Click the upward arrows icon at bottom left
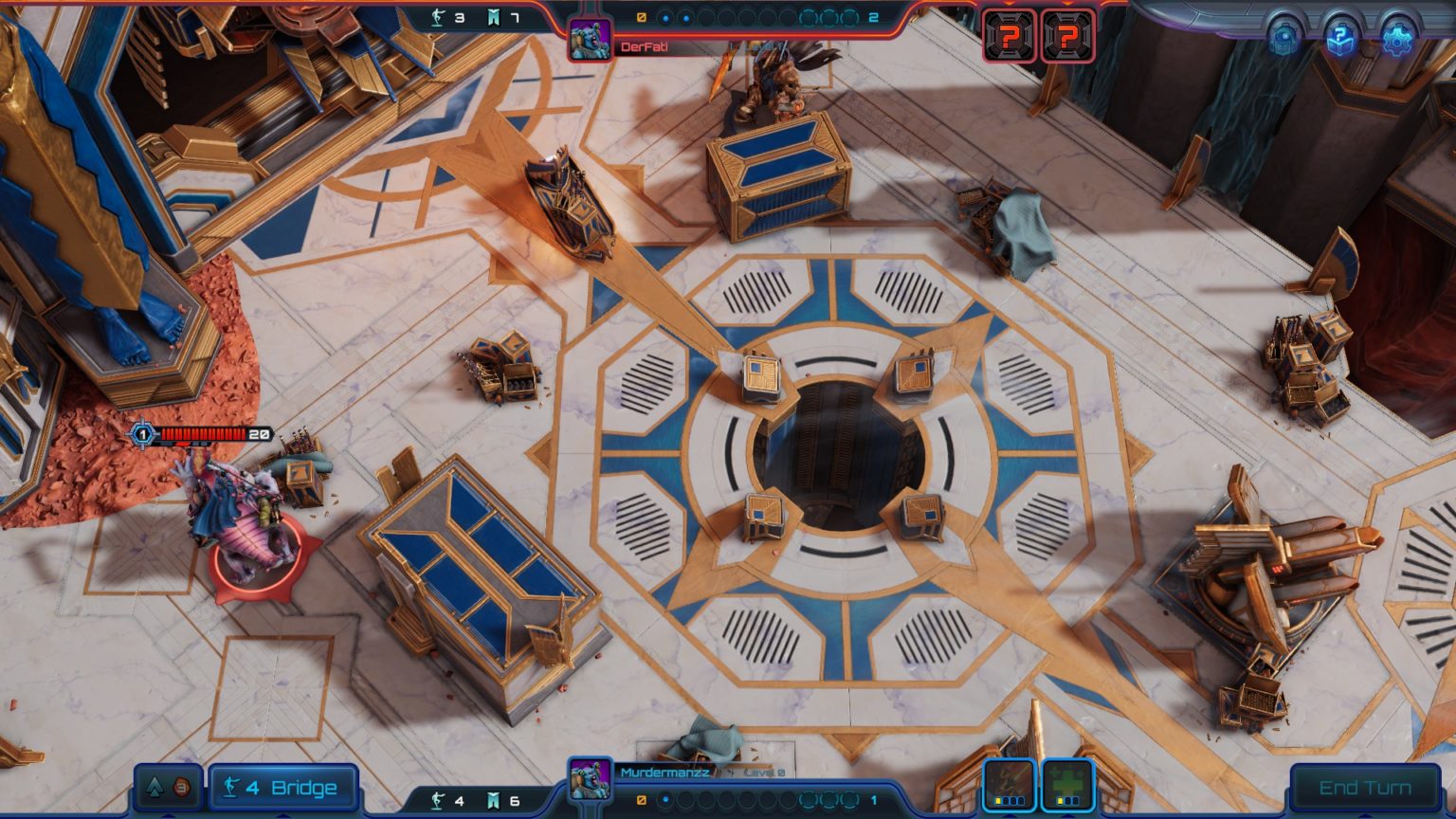Image resolution: width=1456 pixels, height=819 pixels. click(155, 787)
